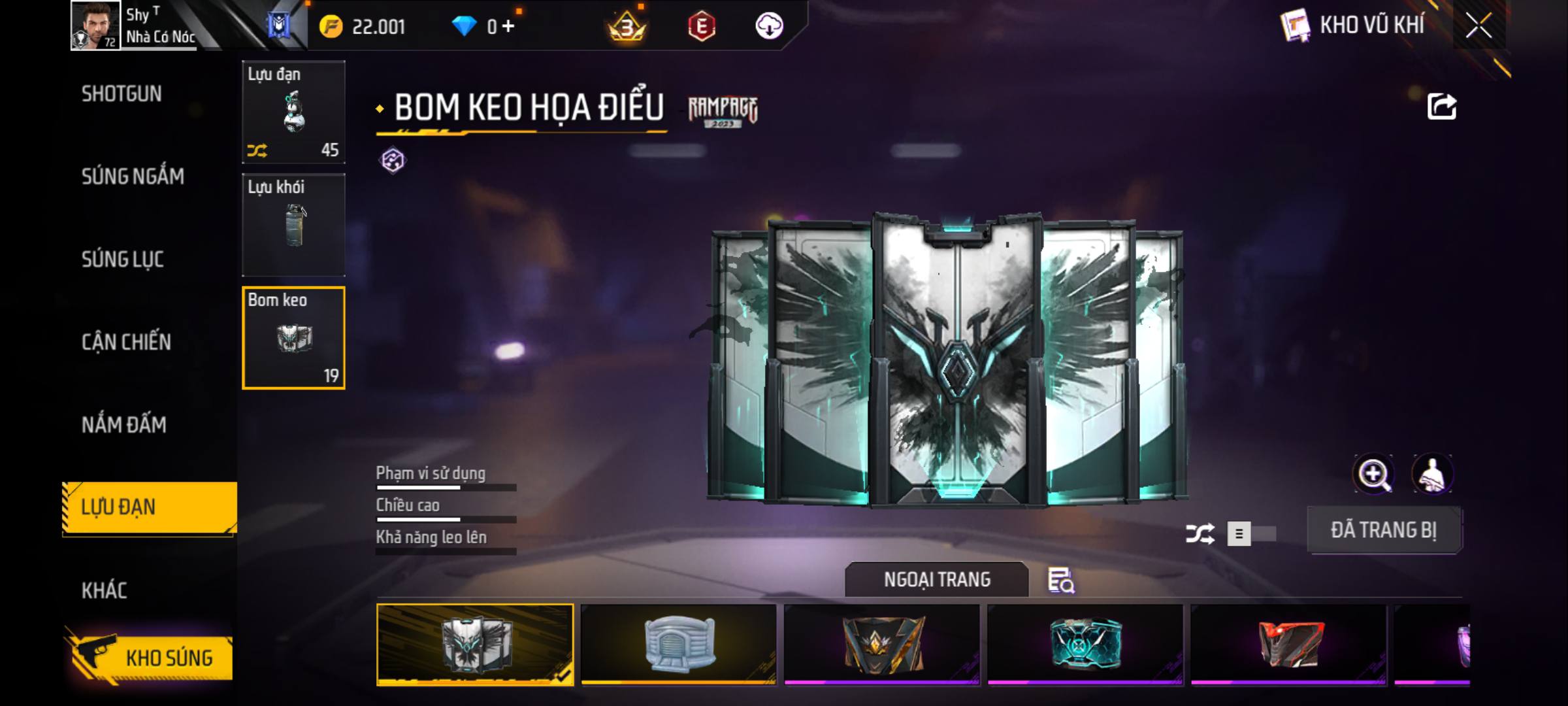Select the Lựu đạn grenade slot
Viewport: 1568px width, 706px height.
293,112
